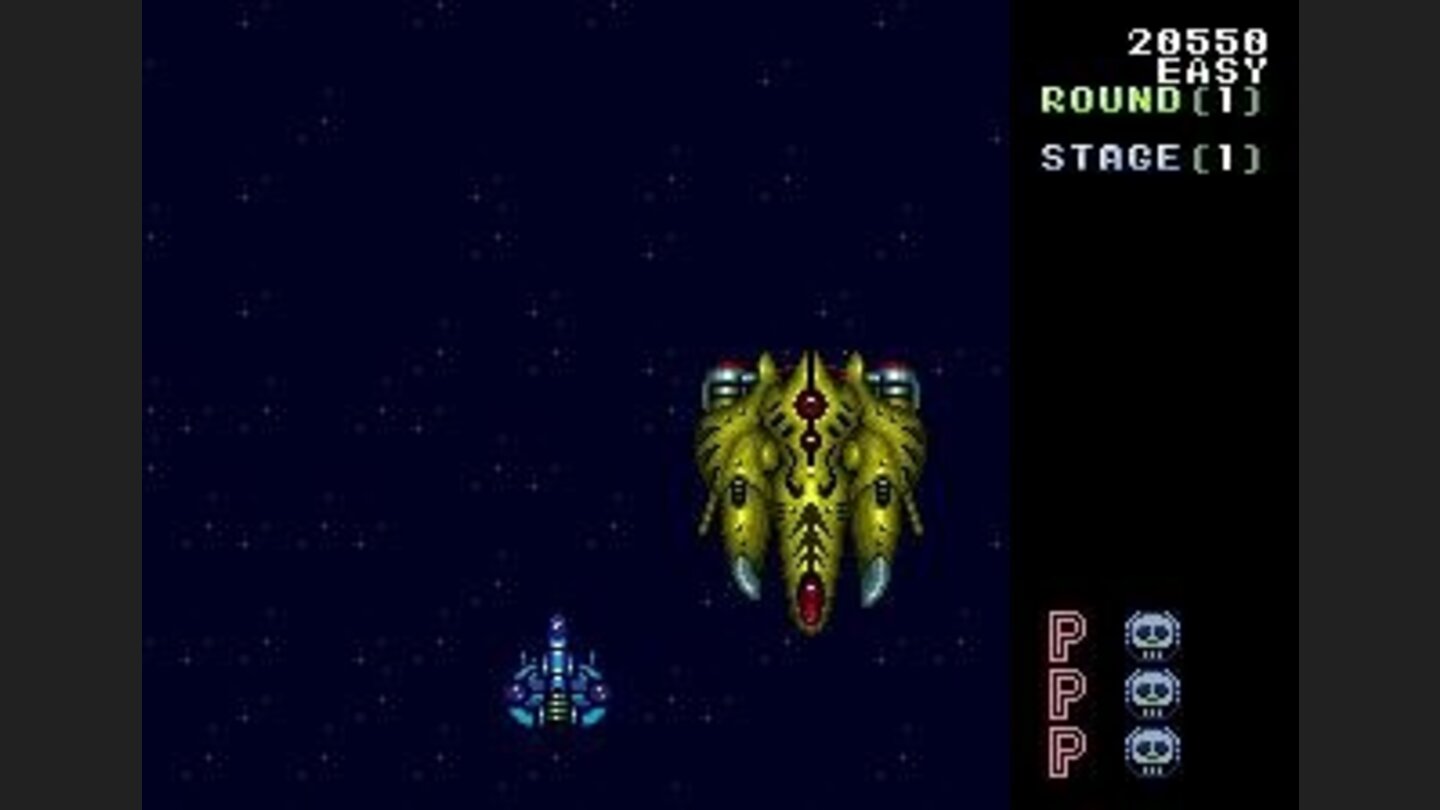1440x810 pixels.
Task: Click the bottom skull life icon
Action: point(1152,747)
